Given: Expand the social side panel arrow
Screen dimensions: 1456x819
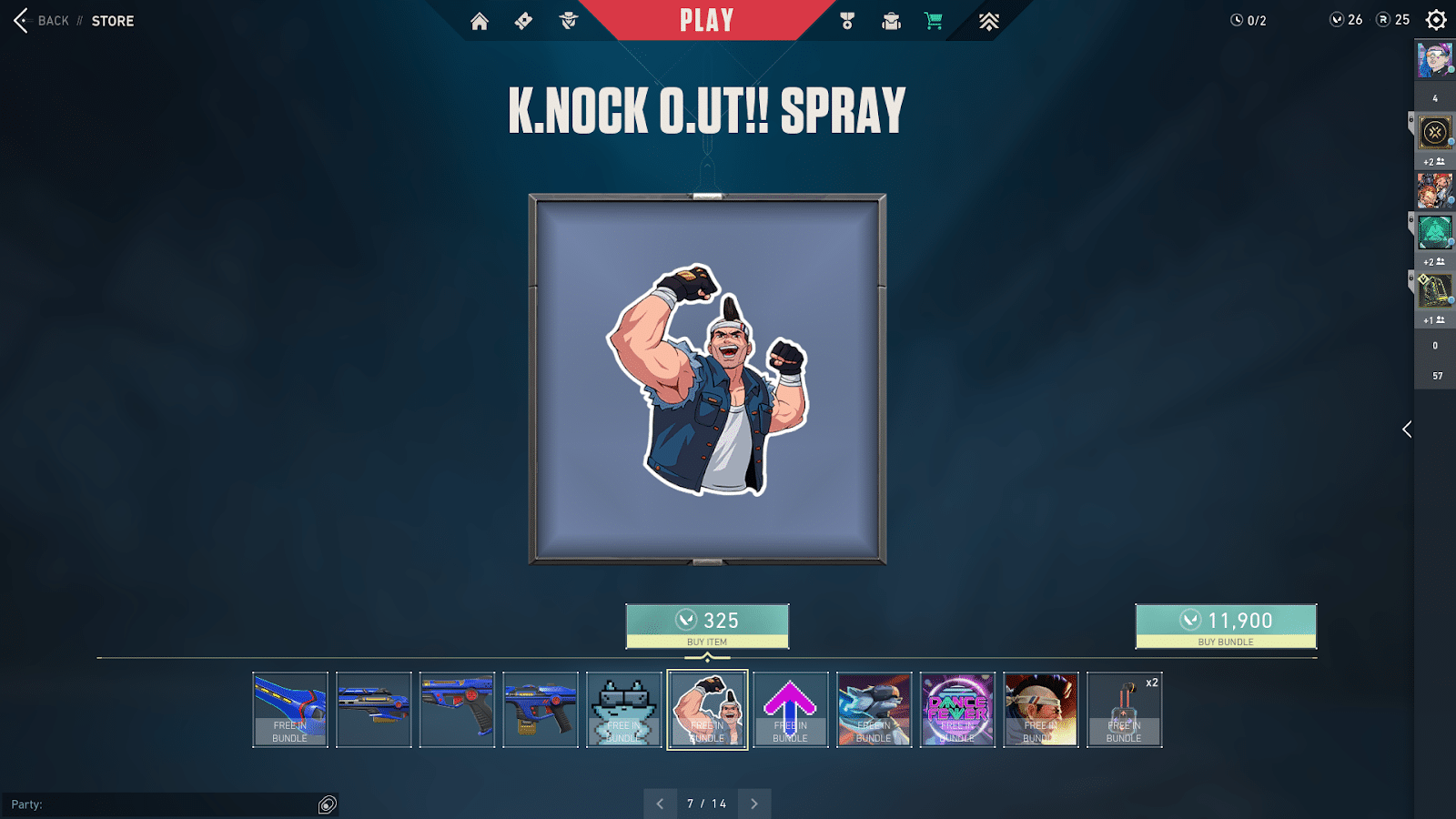Looking at the screenshot, I should tap(1407, 429).
